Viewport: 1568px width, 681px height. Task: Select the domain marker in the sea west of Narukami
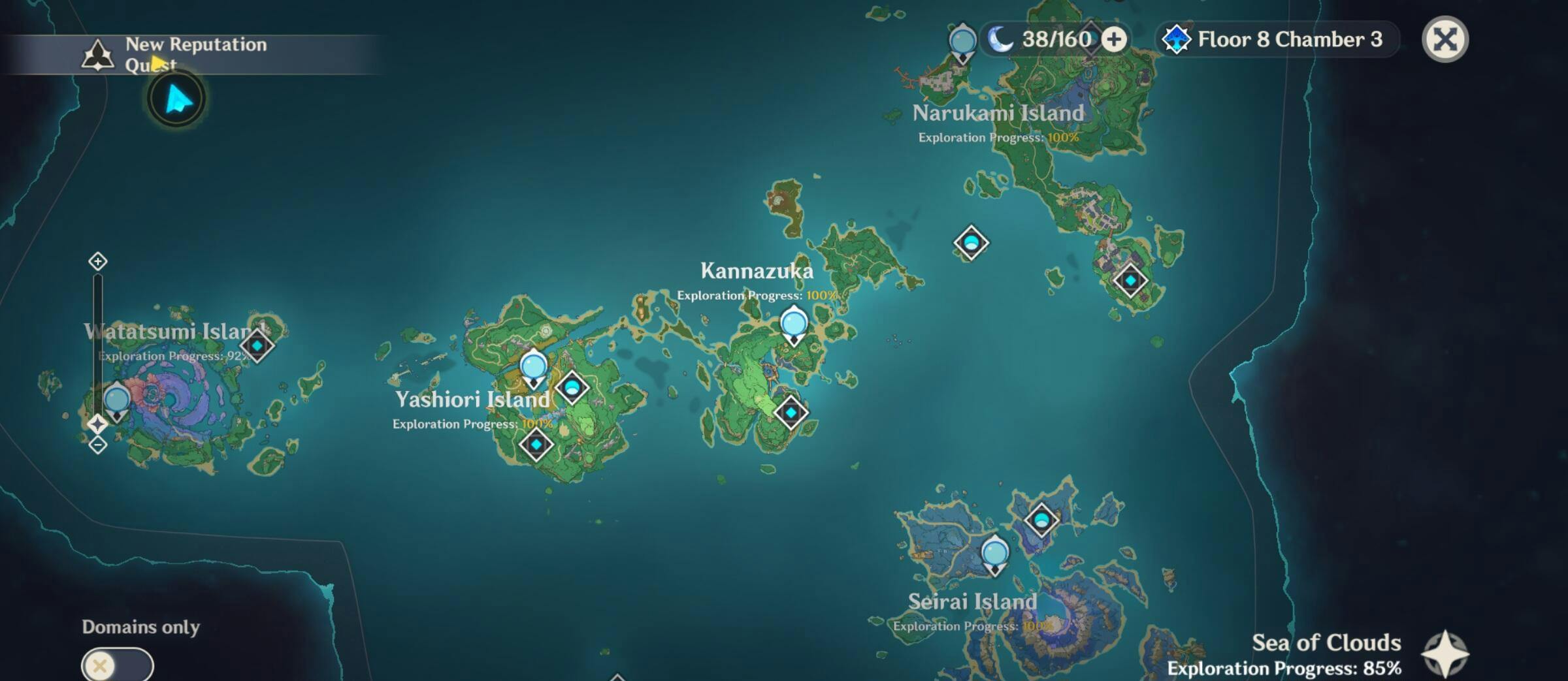[x=971, y=243]
